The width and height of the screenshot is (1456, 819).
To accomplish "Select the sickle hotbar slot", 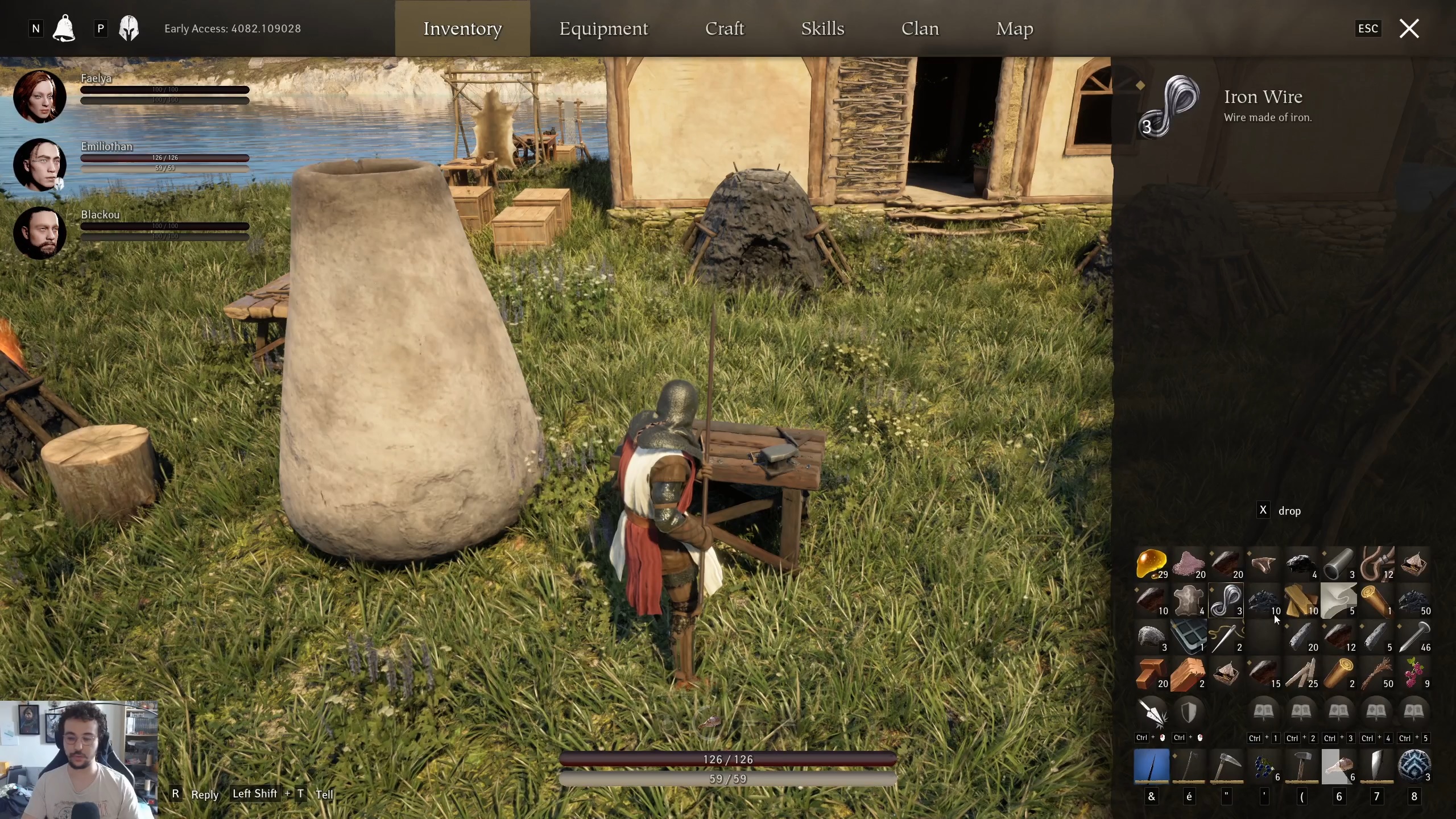I will pos(1226,766).
